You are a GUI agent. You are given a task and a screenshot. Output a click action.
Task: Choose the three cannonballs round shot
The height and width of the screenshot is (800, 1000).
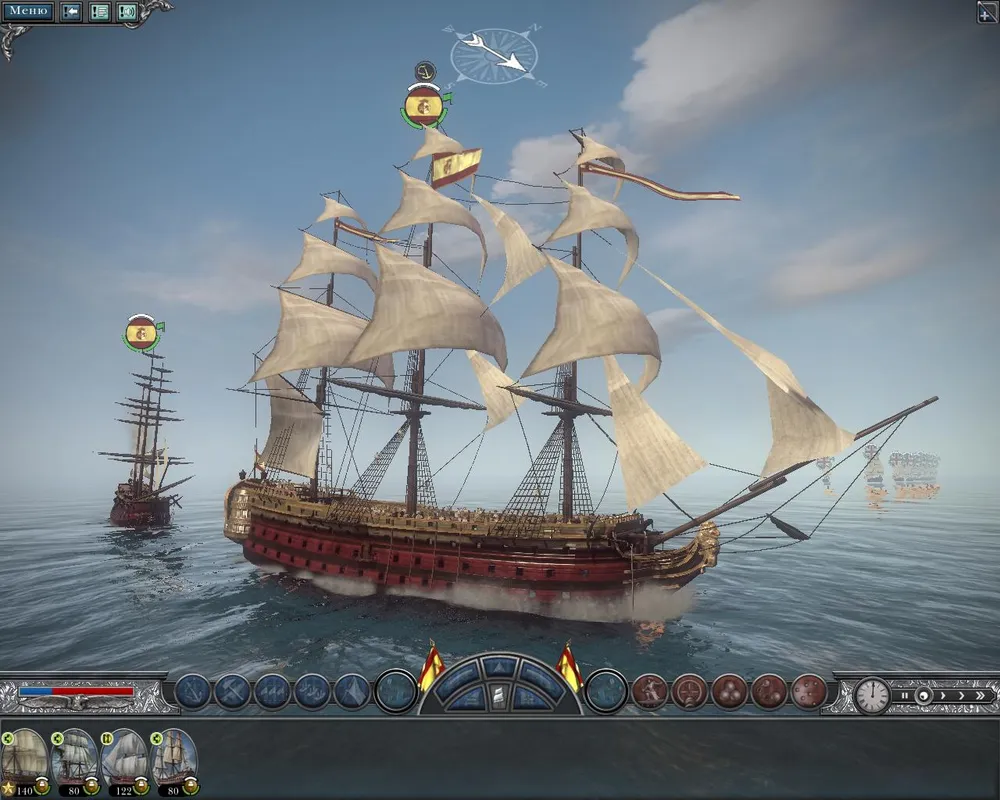(729, 691)
